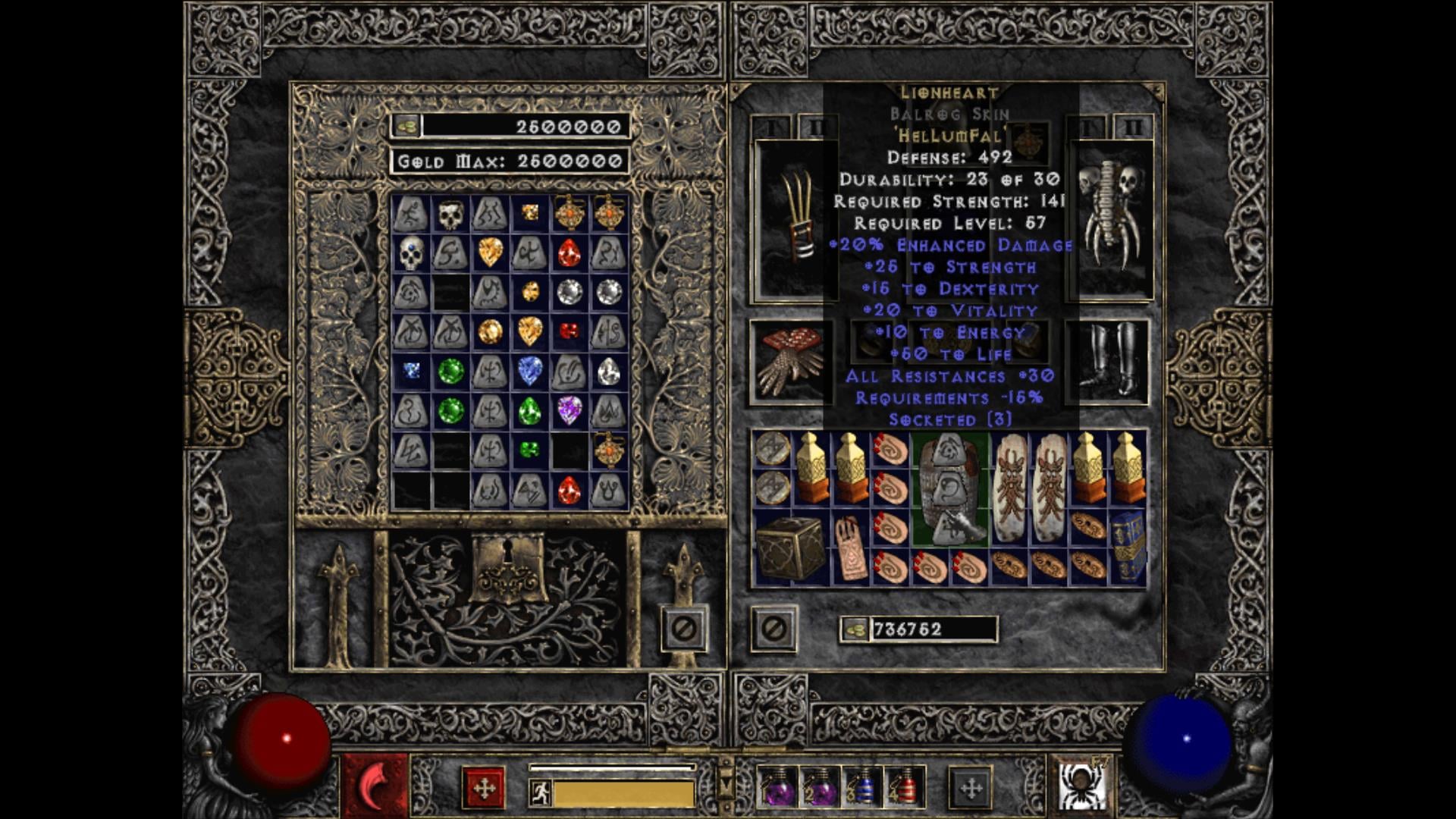This screenshot has height=819, width=1456.
Task: Drink a purple rejuvenation potion from the belt
Action: tap(777, 785)
